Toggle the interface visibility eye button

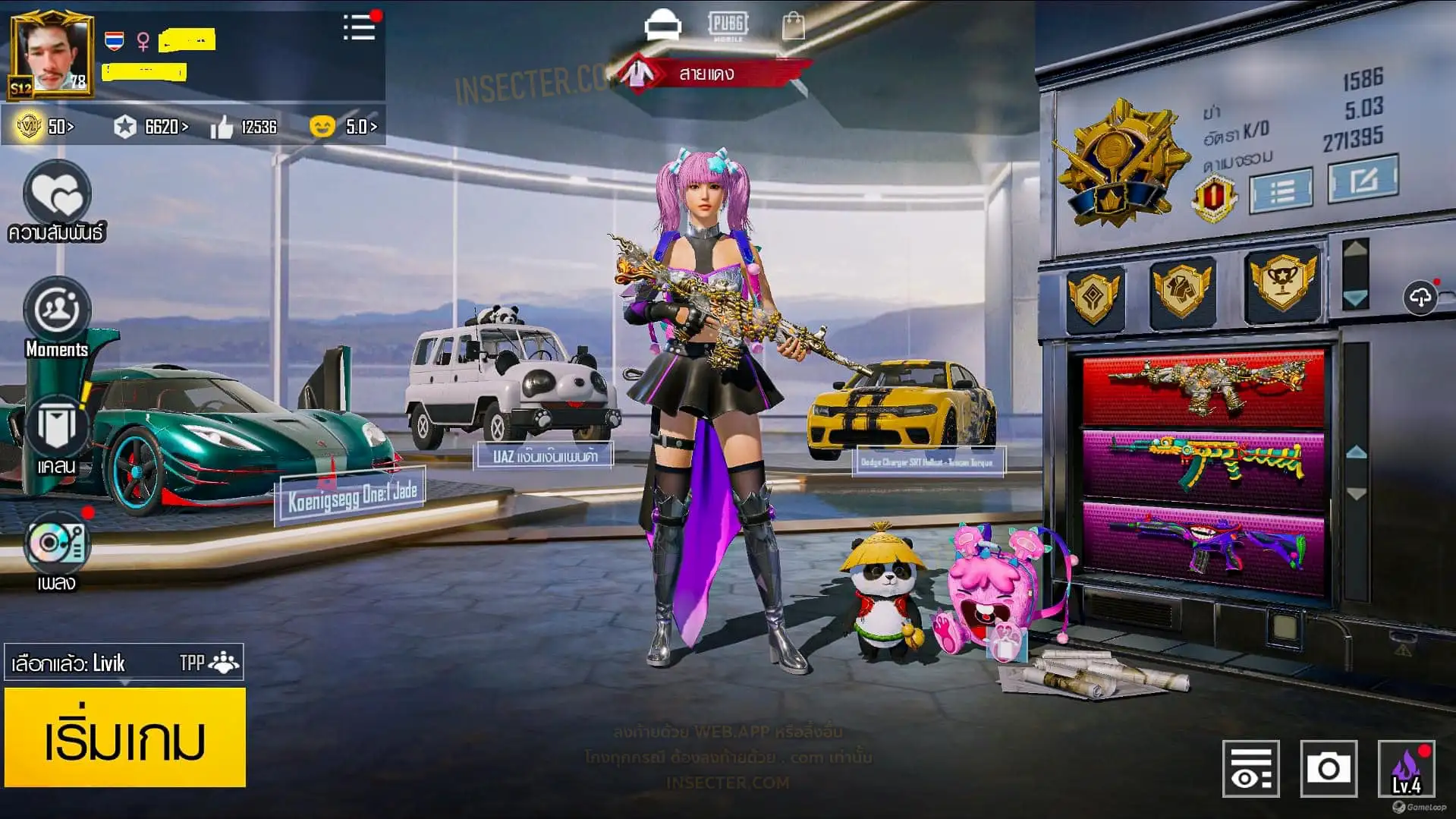(x=1250, y=768)
